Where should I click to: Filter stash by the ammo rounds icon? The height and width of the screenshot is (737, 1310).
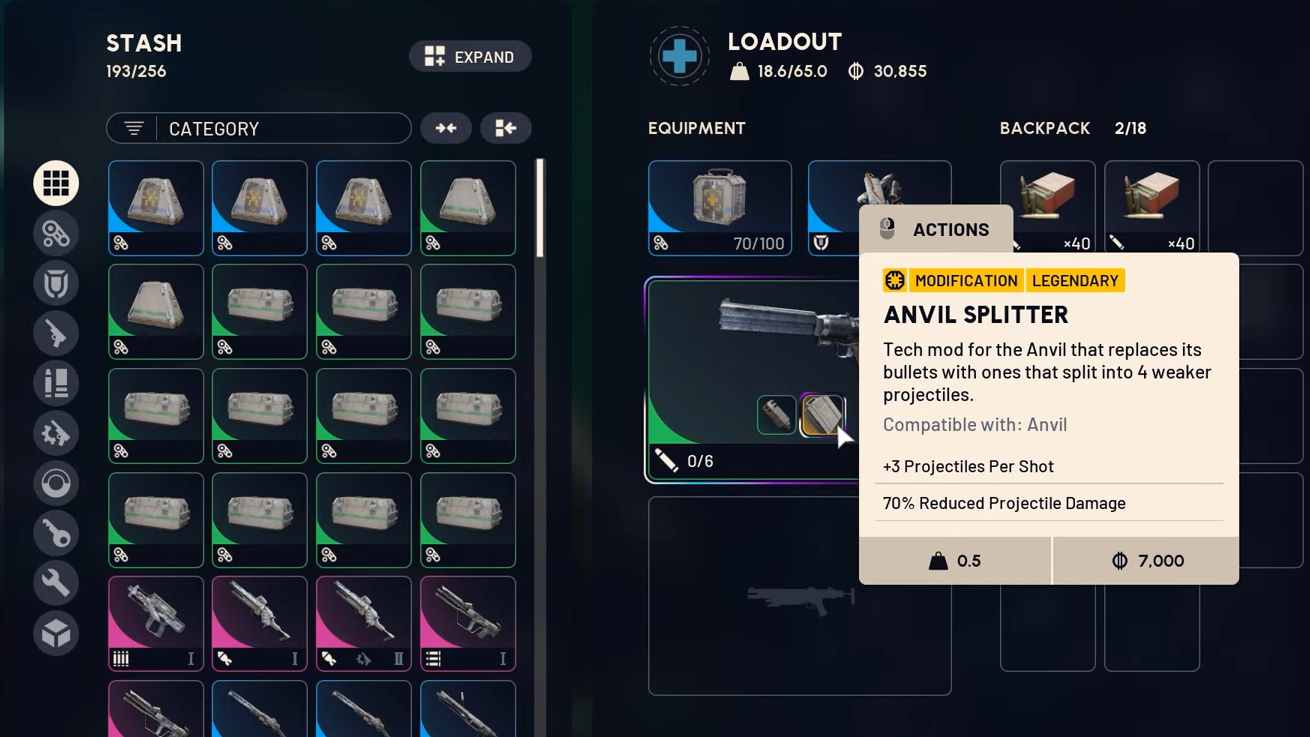(56, 383)
